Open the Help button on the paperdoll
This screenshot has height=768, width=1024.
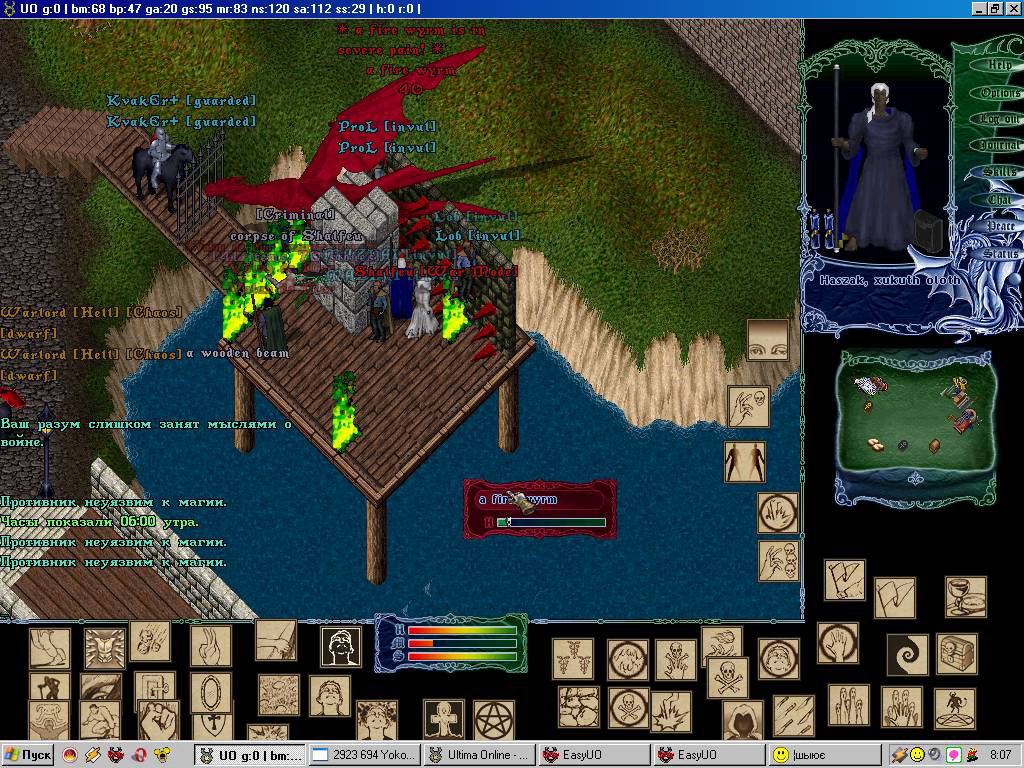coord(999,65)
